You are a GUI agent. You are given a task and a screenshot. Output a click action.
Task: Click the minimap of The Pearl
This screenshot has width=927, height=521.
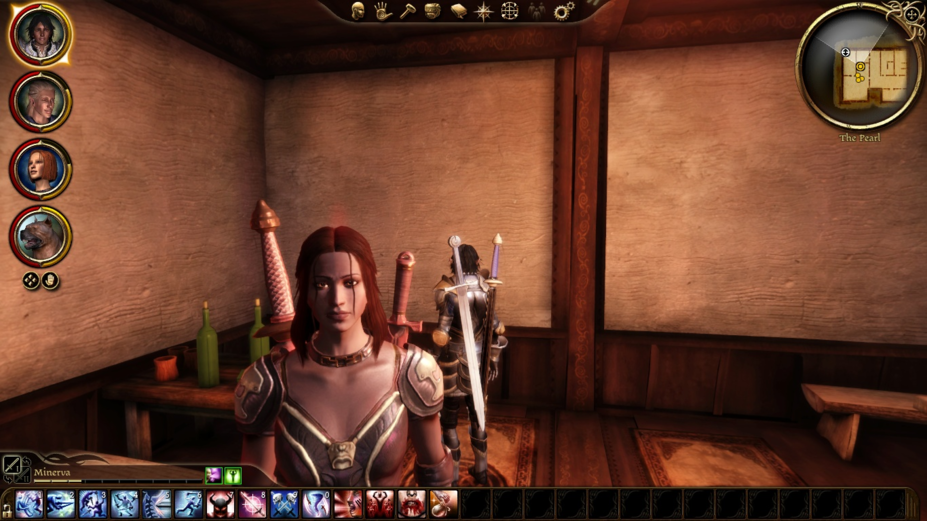click(x=861, y=67)
